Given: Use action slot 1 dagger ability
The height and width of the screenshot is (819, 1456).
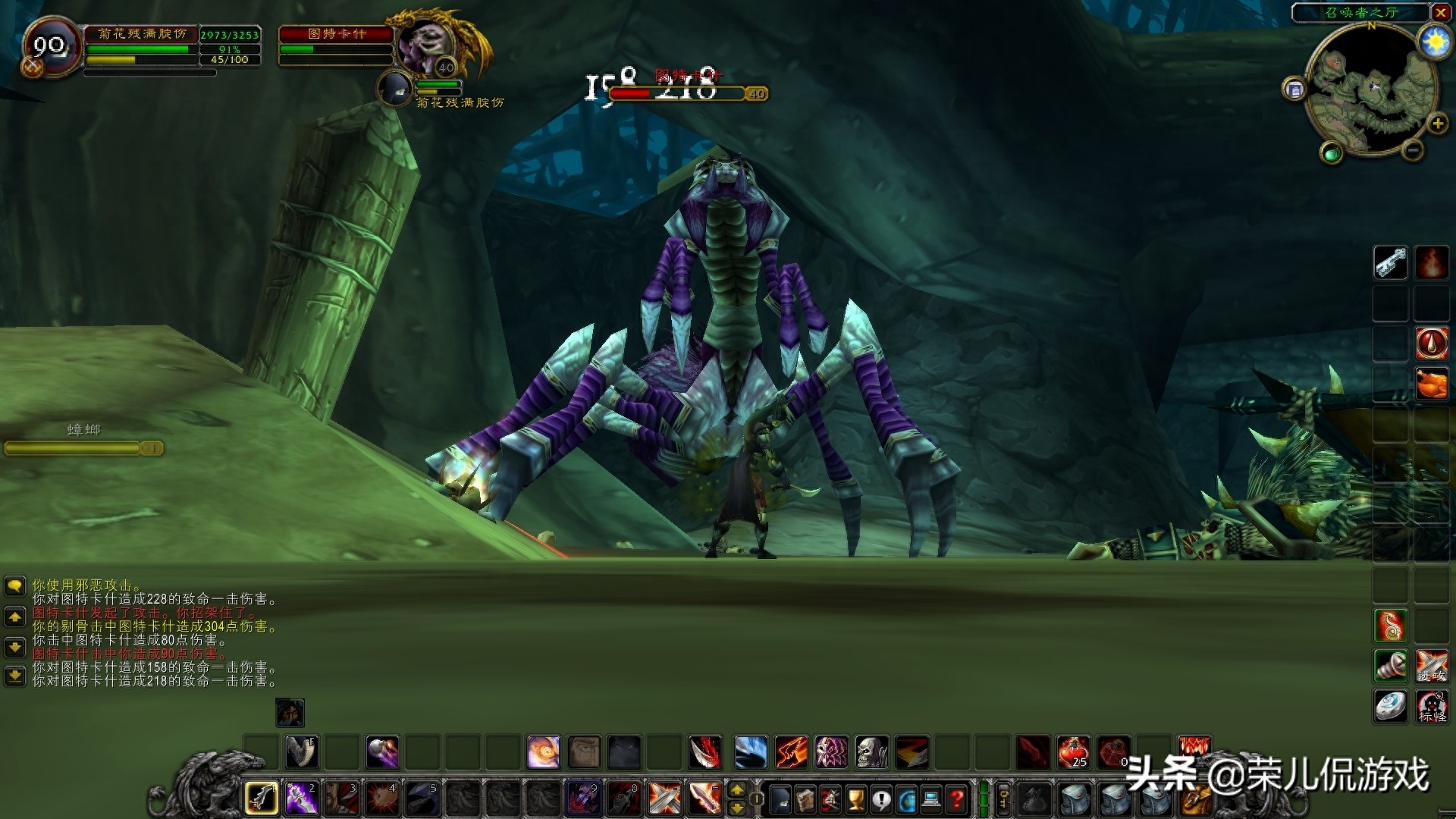Looking at the screenshot, I should point(262,798).
